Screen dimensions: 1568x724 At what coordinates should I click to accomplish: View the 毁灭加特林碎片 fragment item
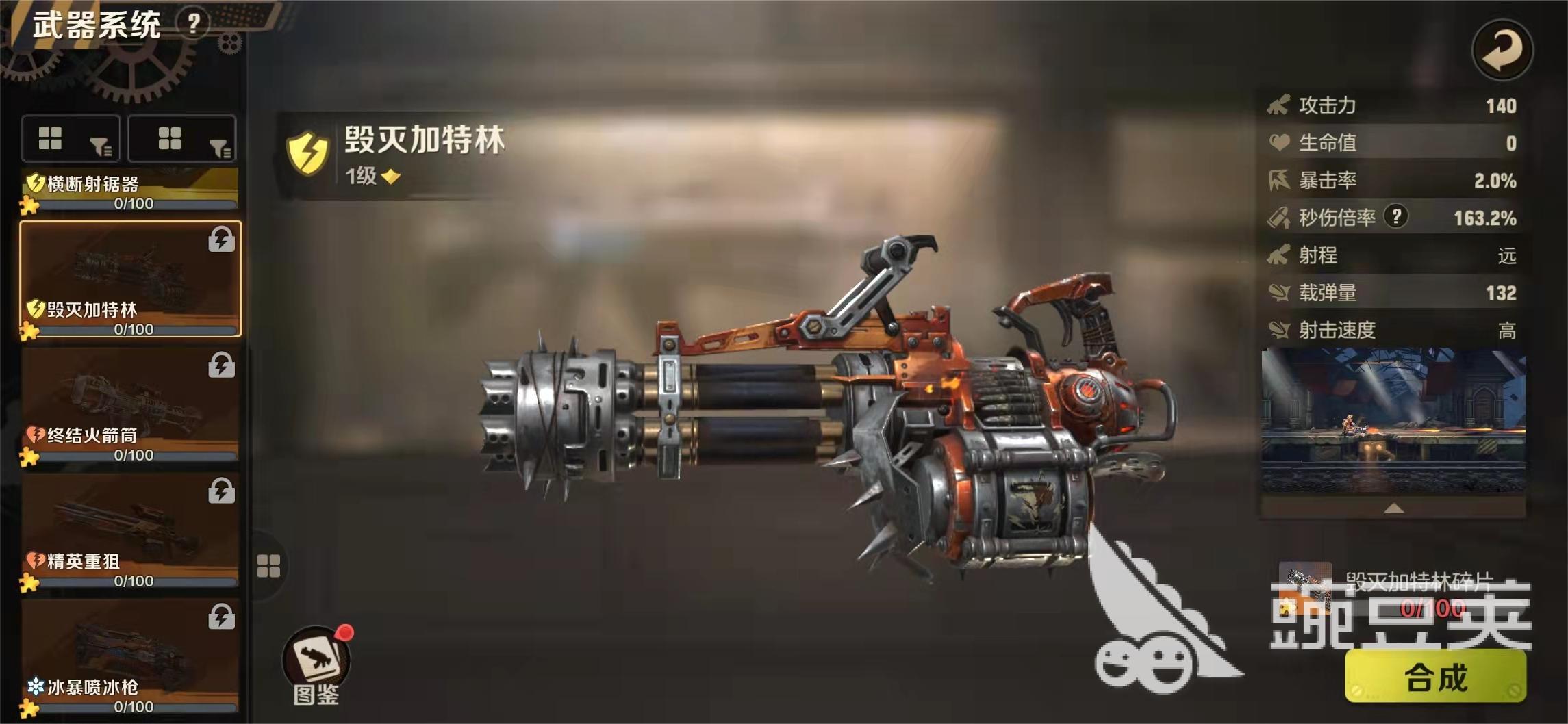click(x=1305, y=586)
